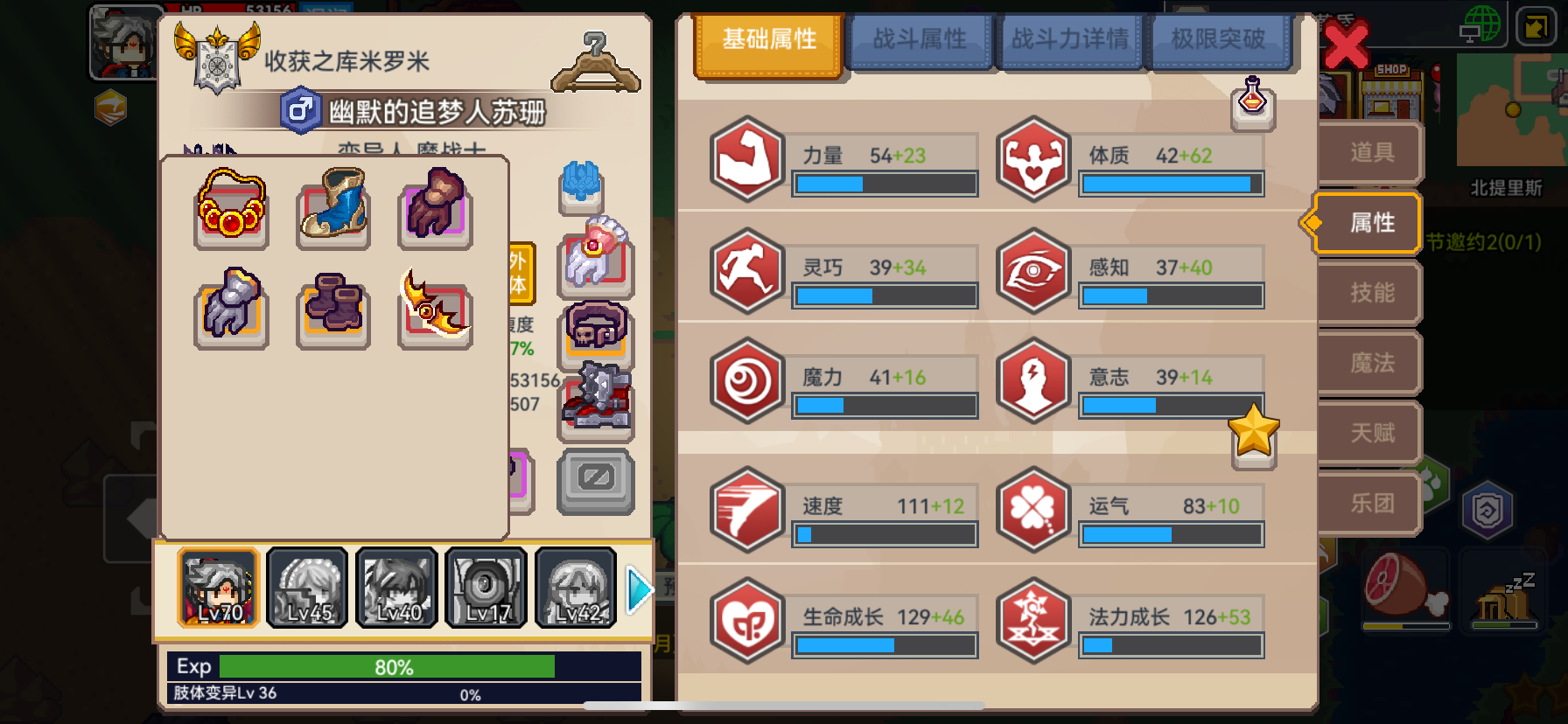Expand the character list with blue arrow
The image size is (1568, 724).
tap(640, 588)
